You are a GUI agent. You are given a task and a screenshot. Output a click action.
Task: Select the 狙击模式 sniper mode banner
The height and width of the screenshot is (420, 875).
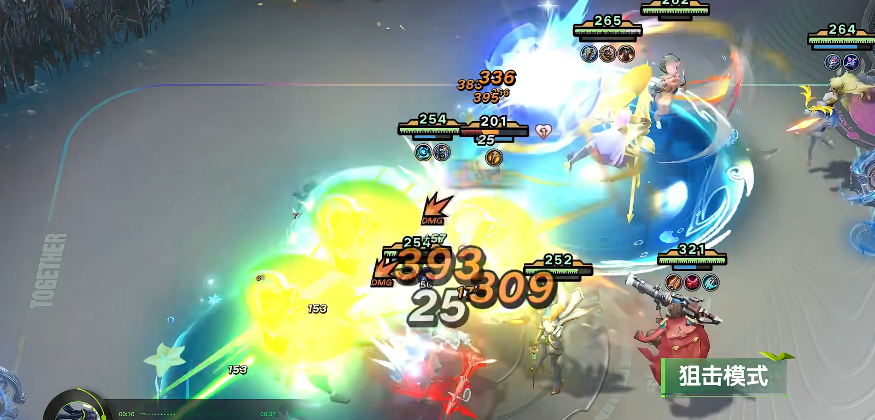(x=723, y=376)
